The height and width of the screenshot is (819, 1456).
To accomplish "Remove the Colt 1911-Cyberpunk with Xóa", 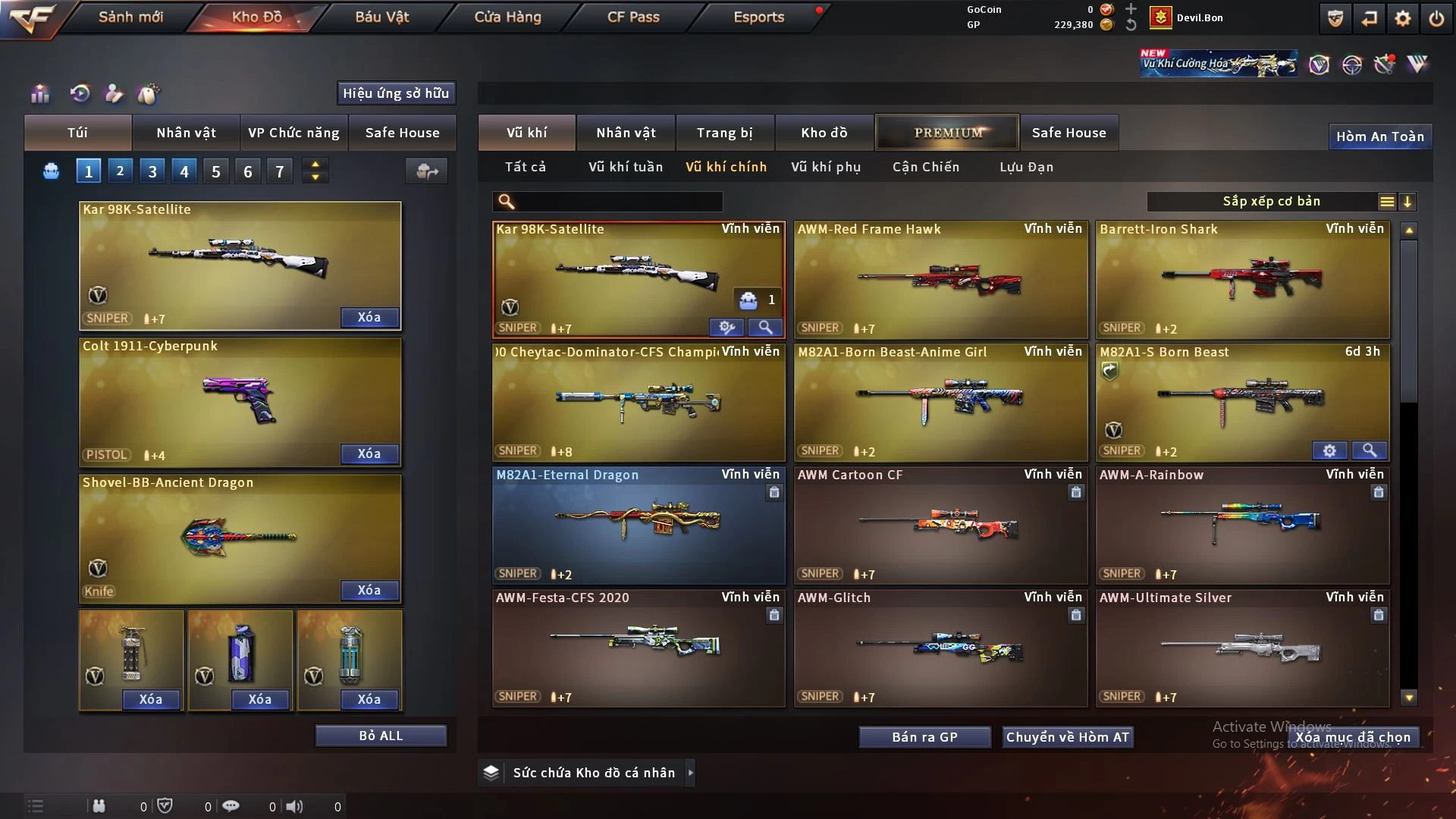I will 369,453.
